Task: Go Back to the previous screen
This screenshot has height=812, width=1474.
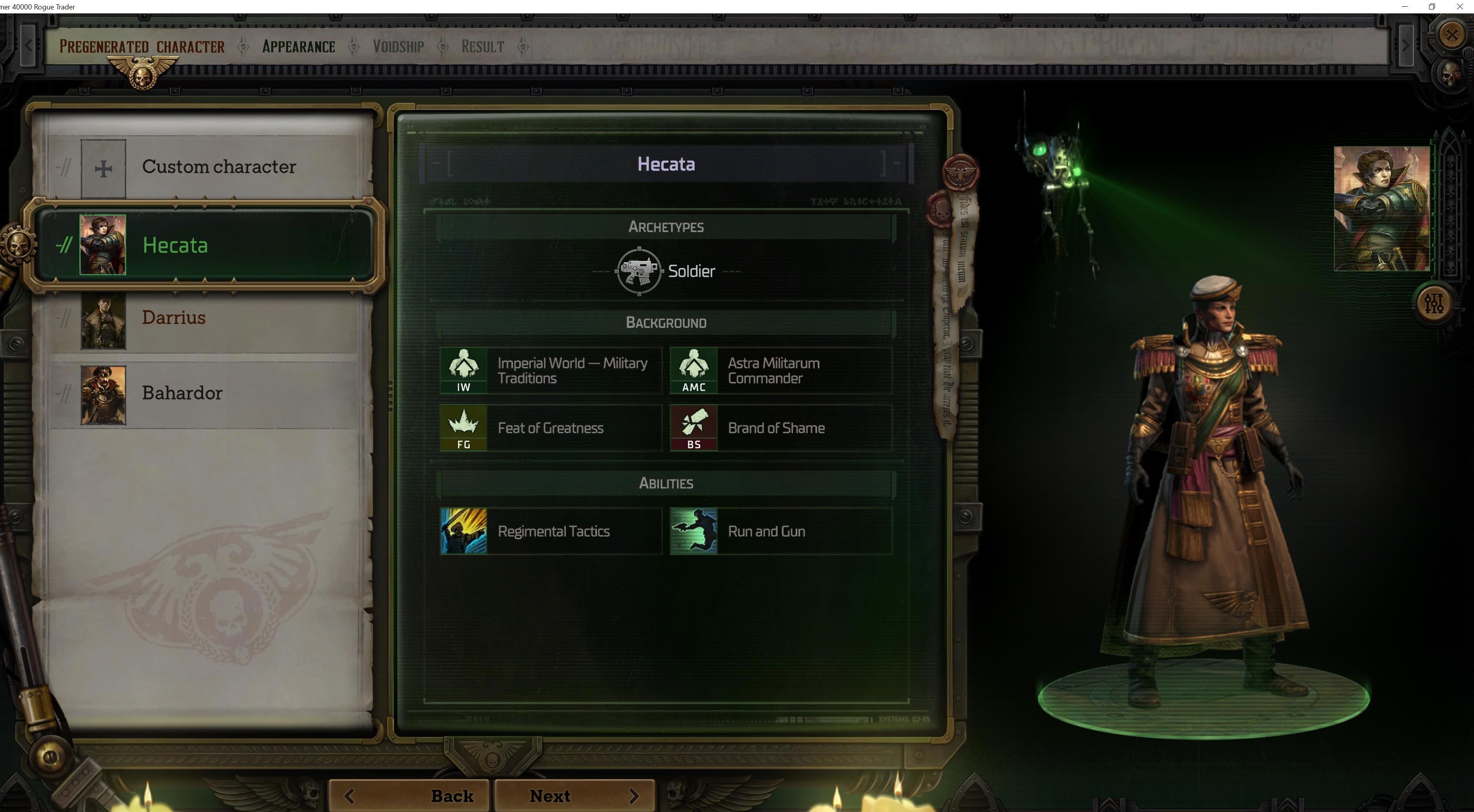Action: click(x=409, y=795)
